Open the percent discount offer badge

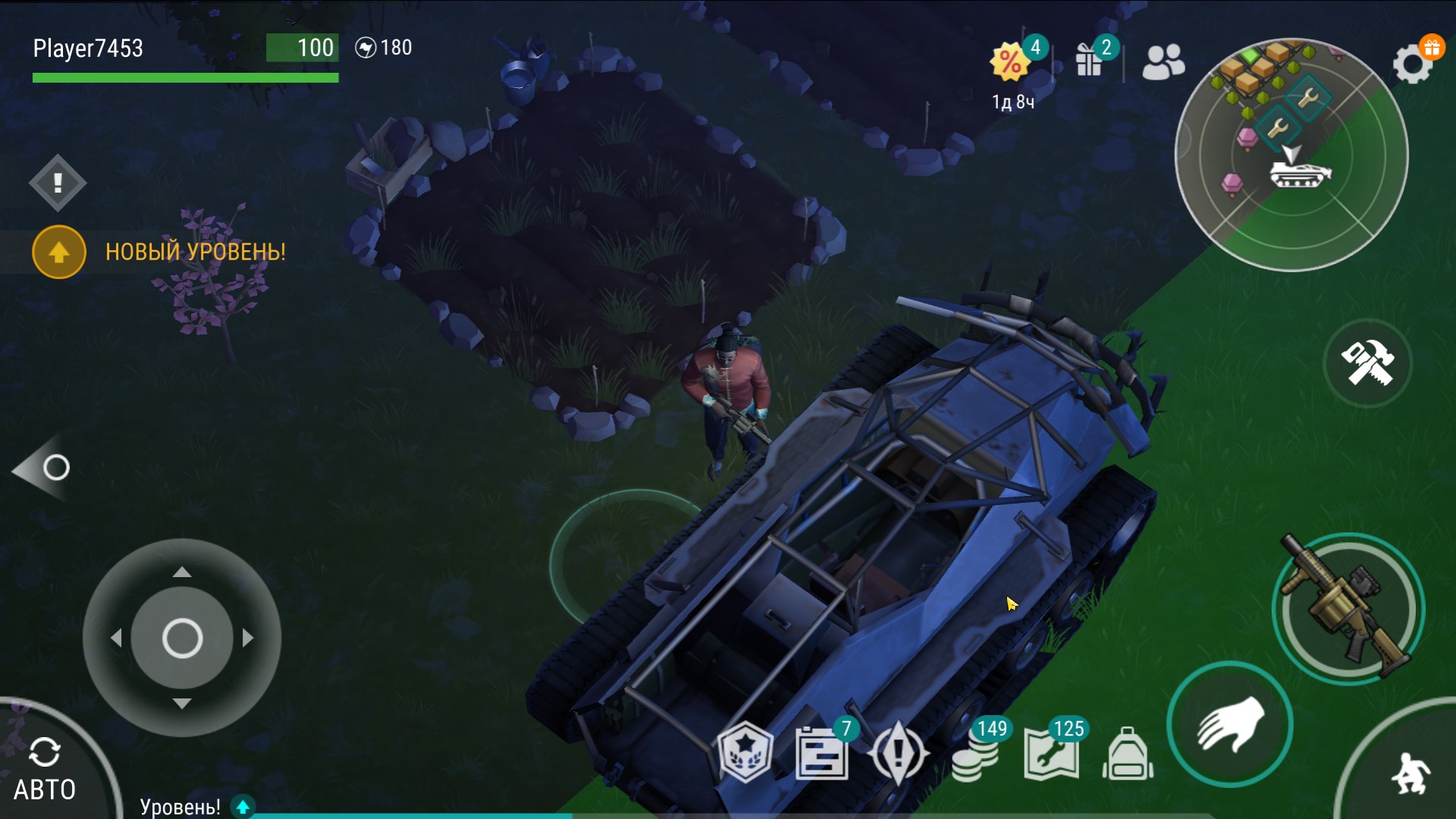coord(1012,62)
